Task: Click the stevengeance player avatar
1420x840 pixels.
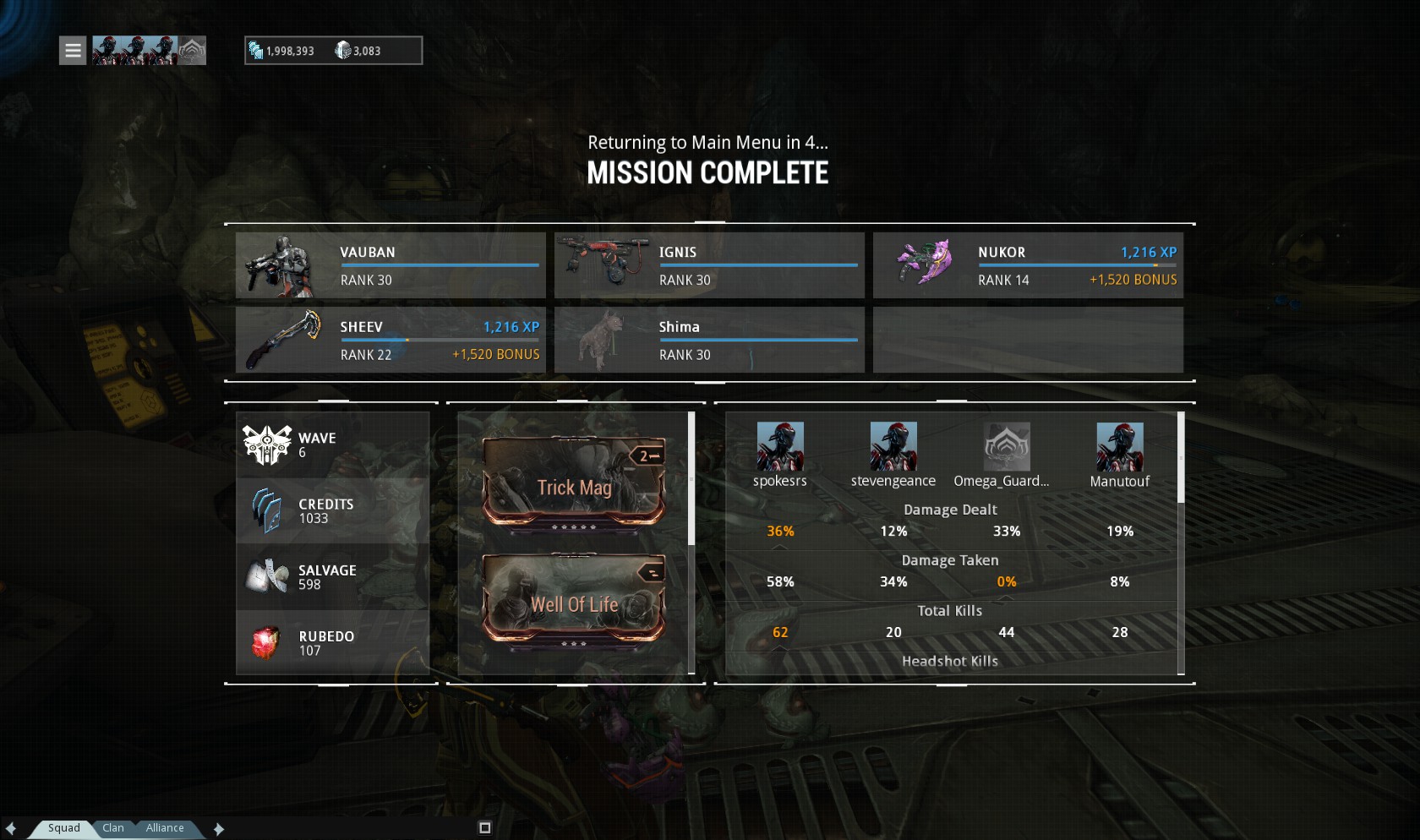Action: point(893,447)
